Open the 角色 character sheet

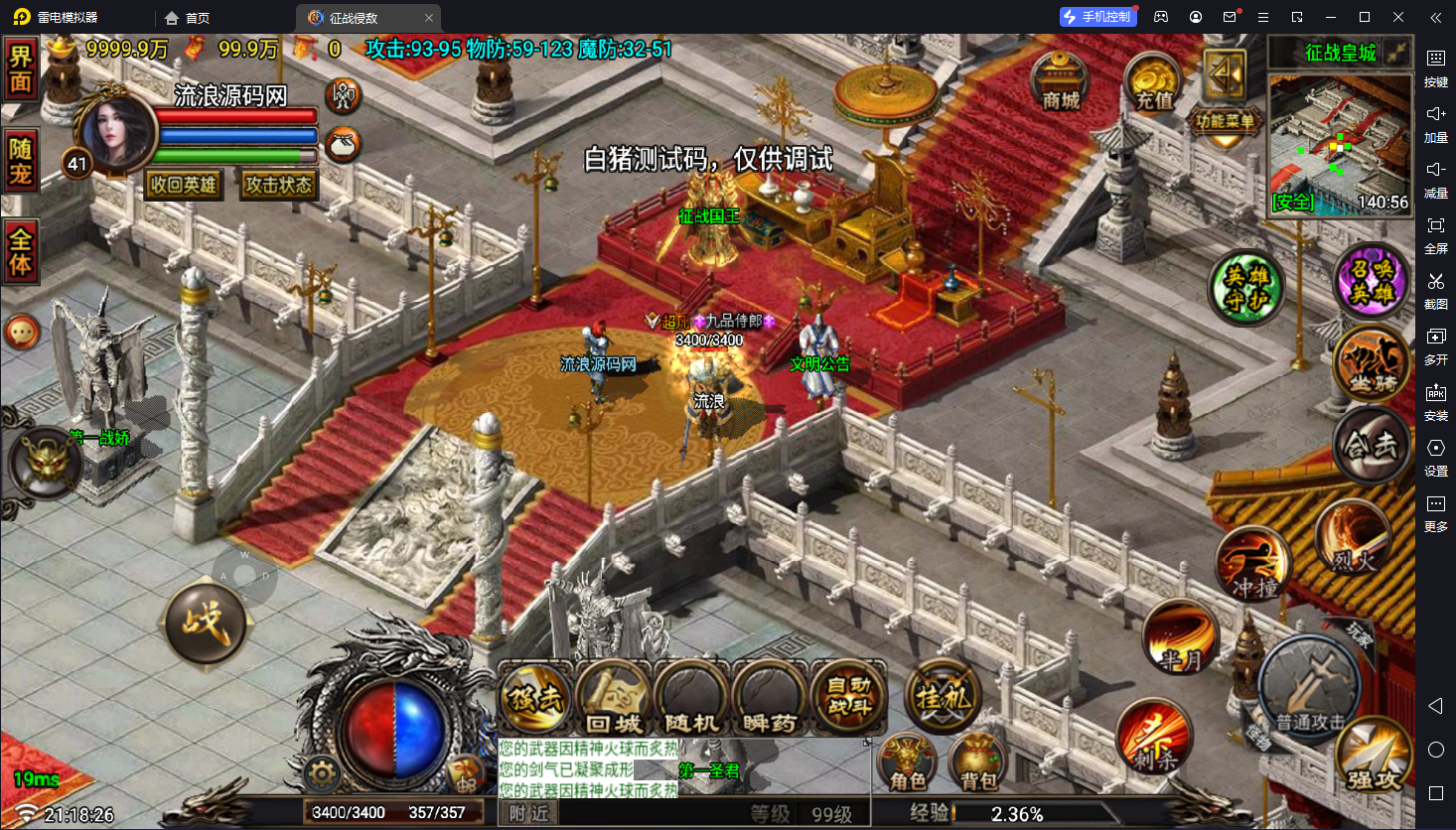[x=907, y=764]
